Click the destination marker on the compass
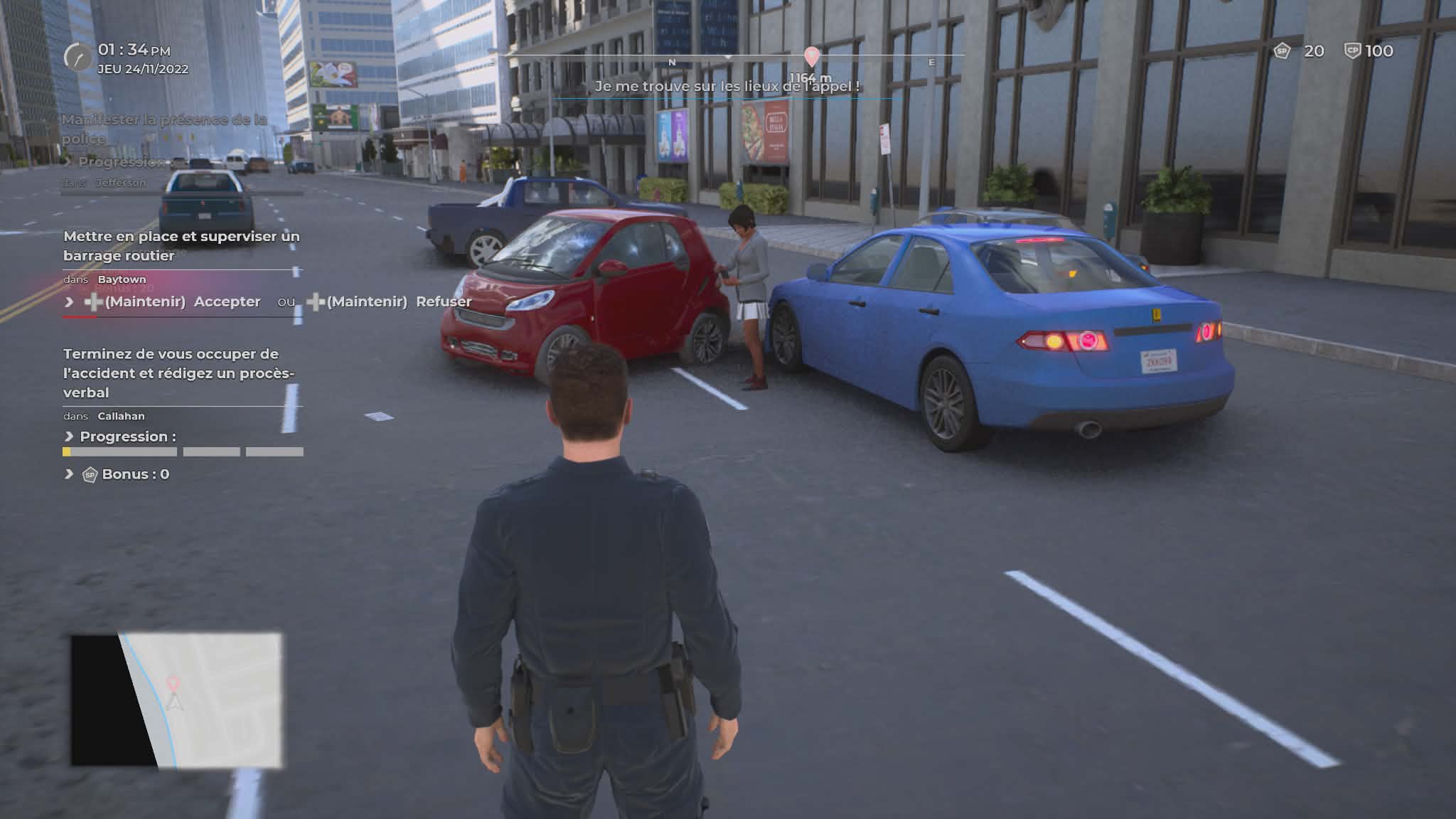 tap(811, 56)
